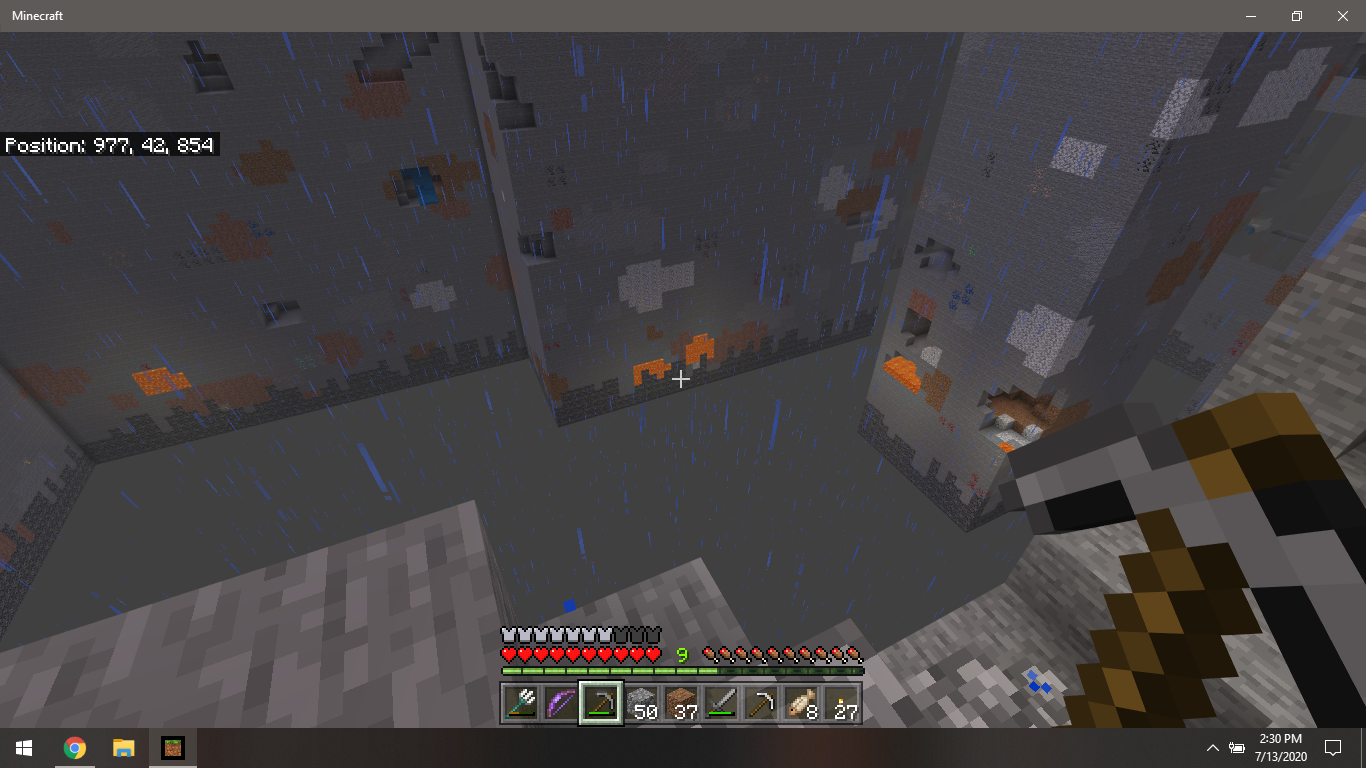The width and height of the screenshot is (1366, 768).
Task: Select the pickaxe next to the fish
Action: [761, 703]
